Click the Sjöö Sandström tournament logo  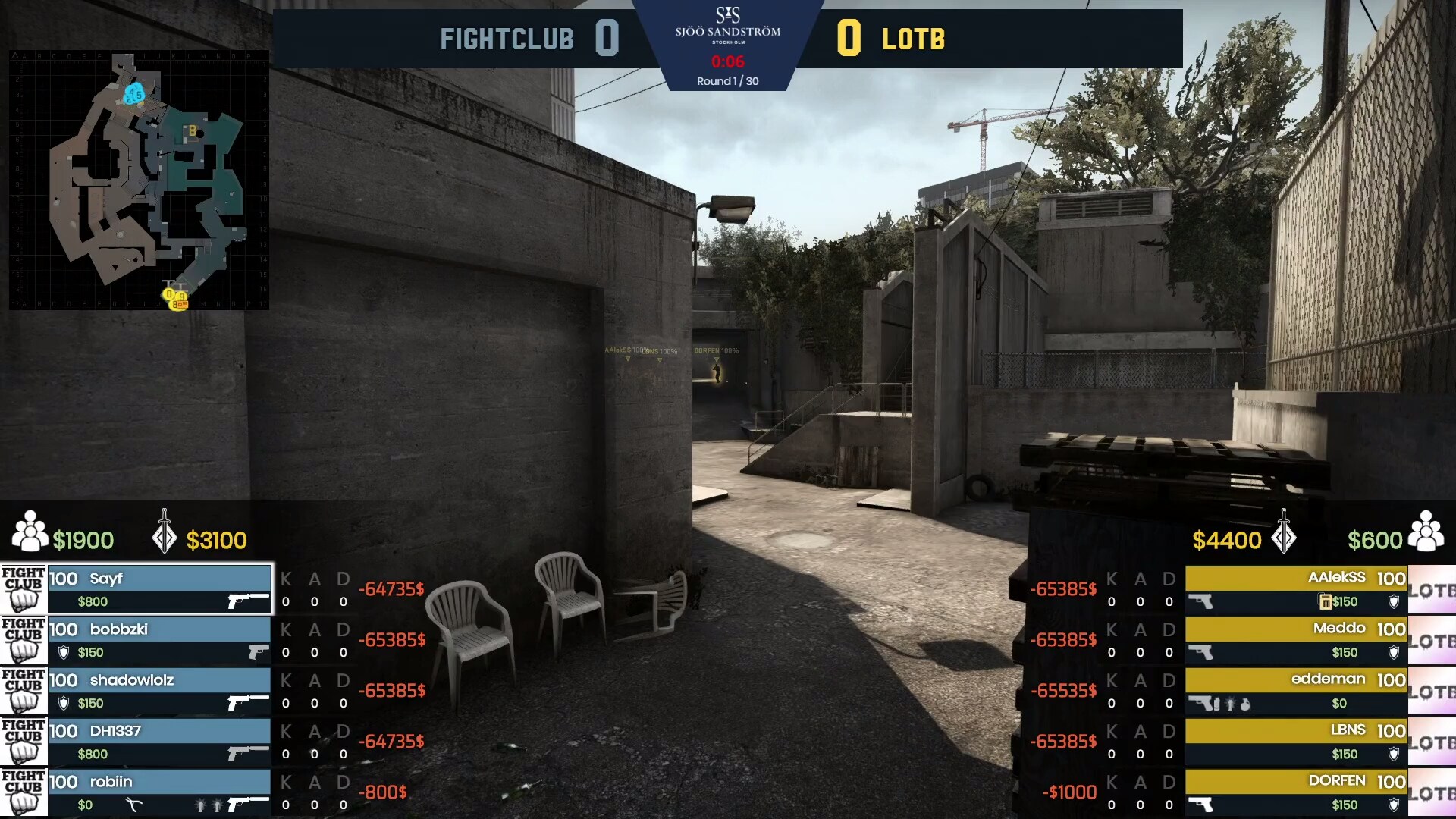point(727,25)
